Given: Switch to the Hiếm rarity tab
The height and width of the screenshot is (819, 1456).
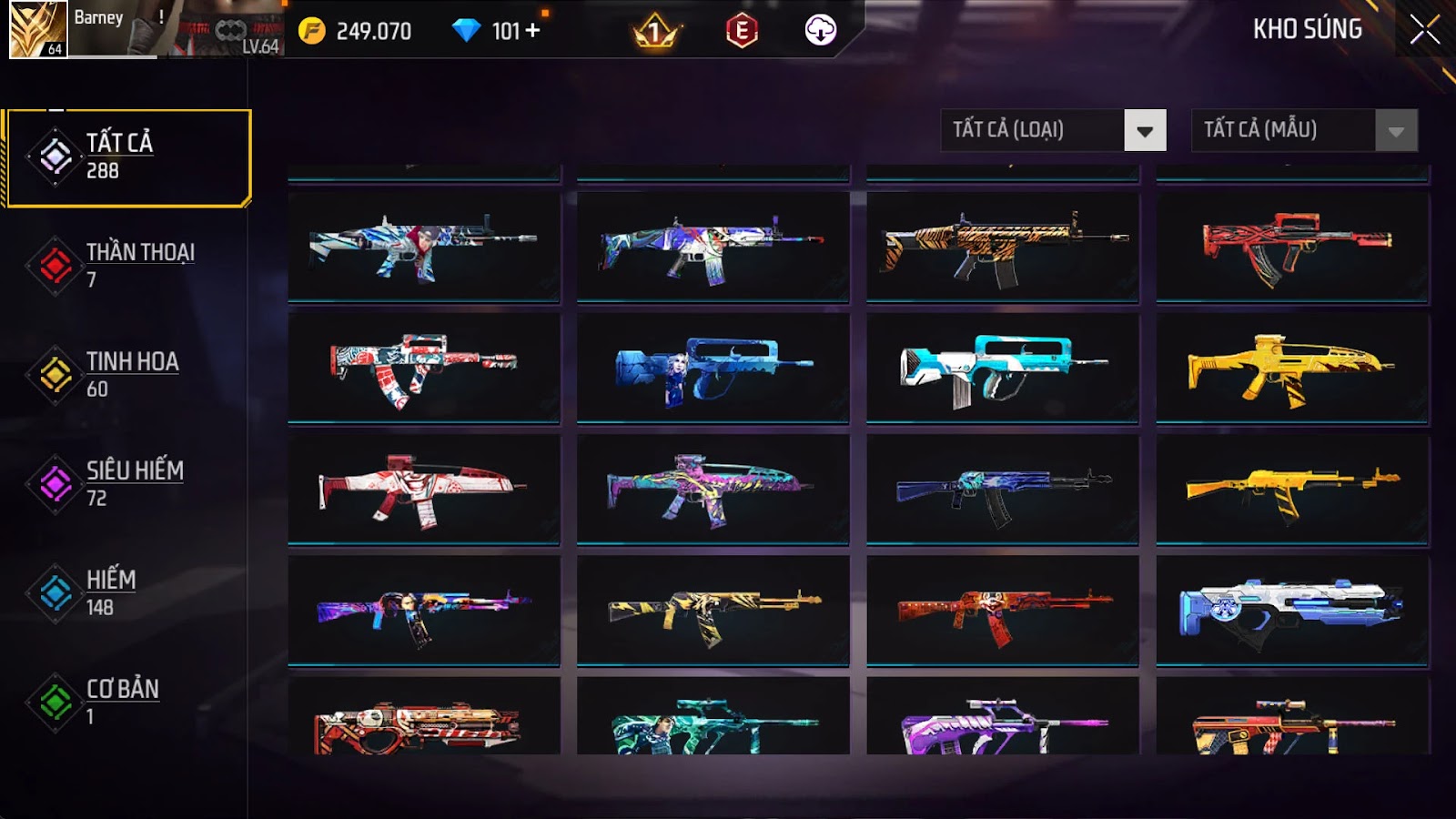Looking at the screenshot, I should click(x=127, y=592).
